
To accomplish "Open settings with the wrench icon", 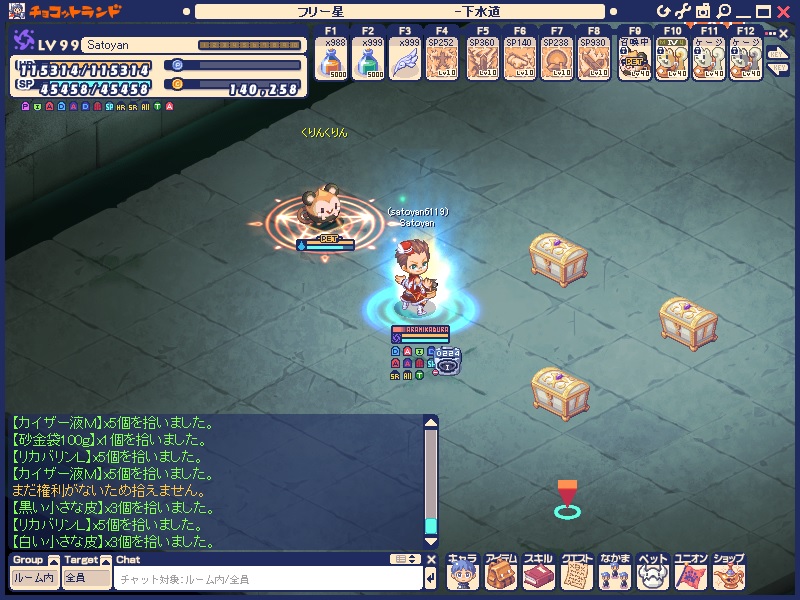I will (x=682, y=11).
